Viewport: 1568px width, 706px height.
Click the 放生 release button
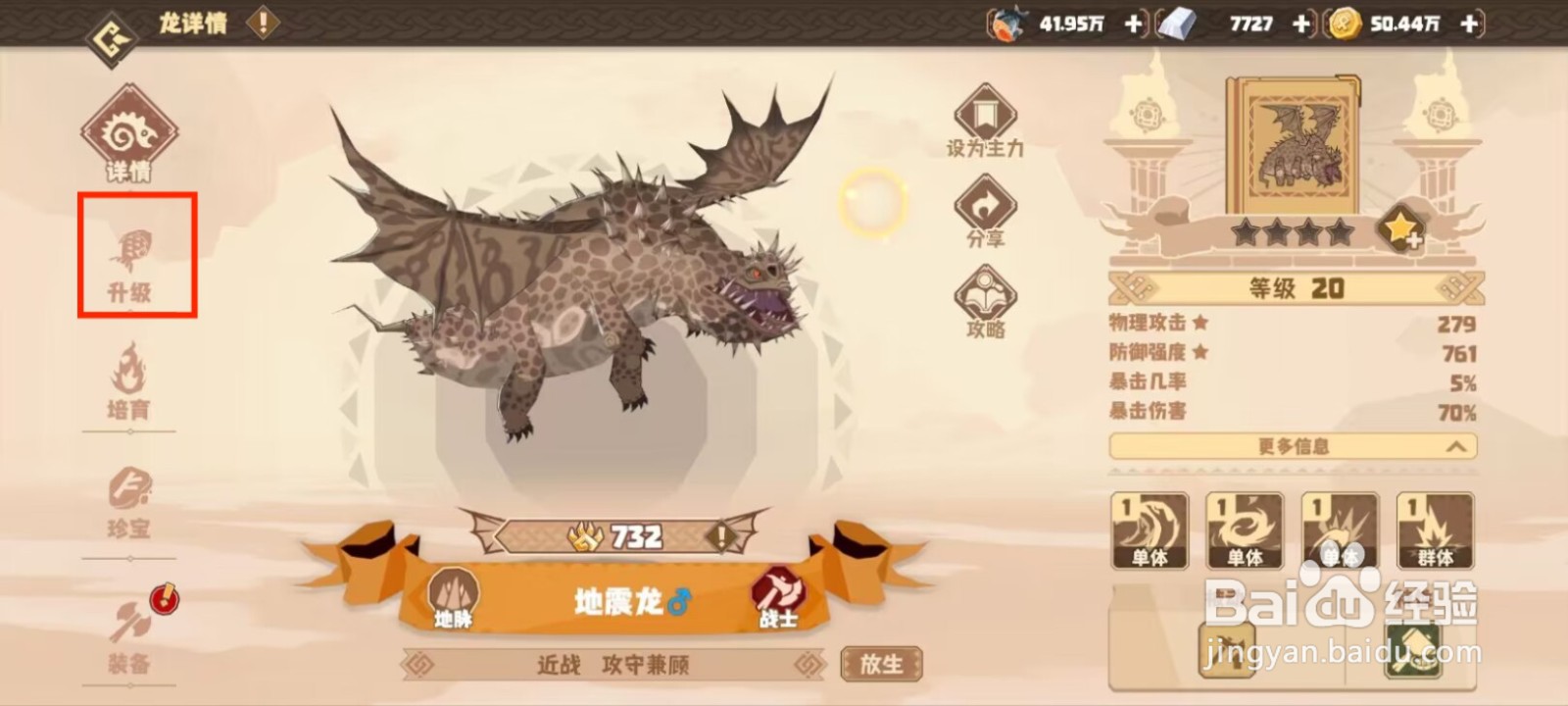[881, 663]
